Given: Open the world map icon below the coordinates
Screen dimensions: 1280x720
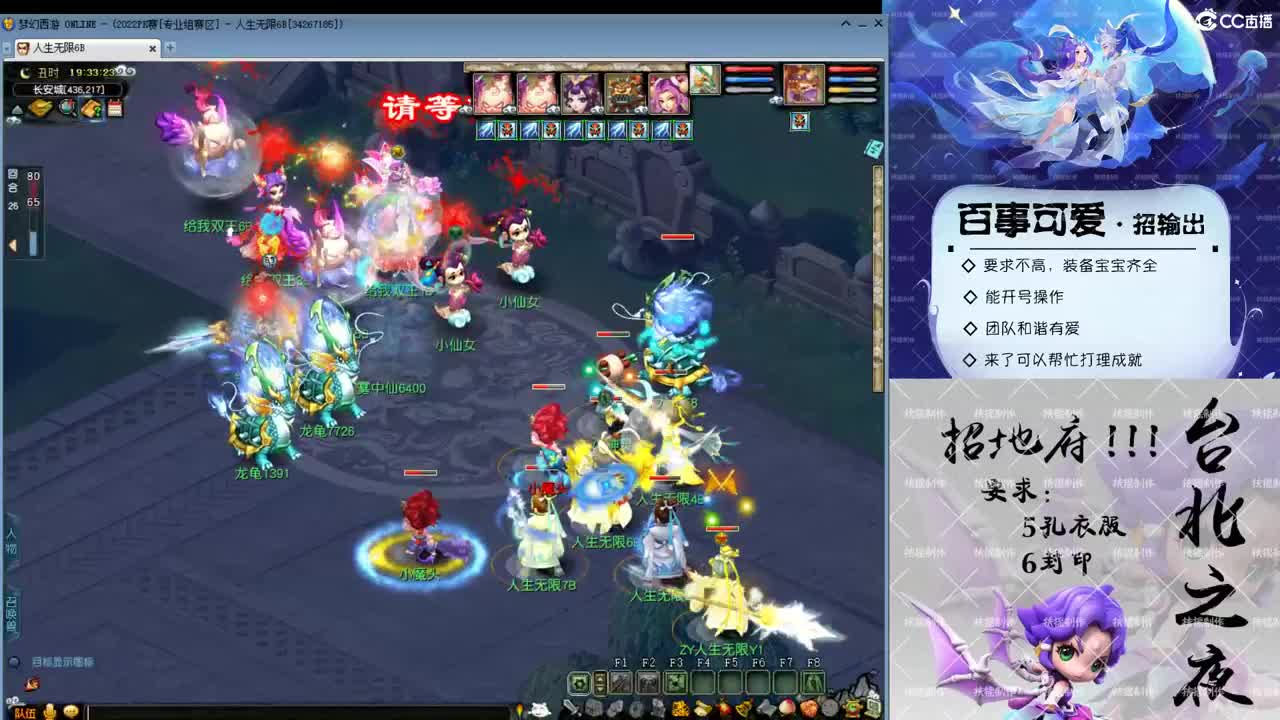Looking at the screenshot, I should (39, 106).
